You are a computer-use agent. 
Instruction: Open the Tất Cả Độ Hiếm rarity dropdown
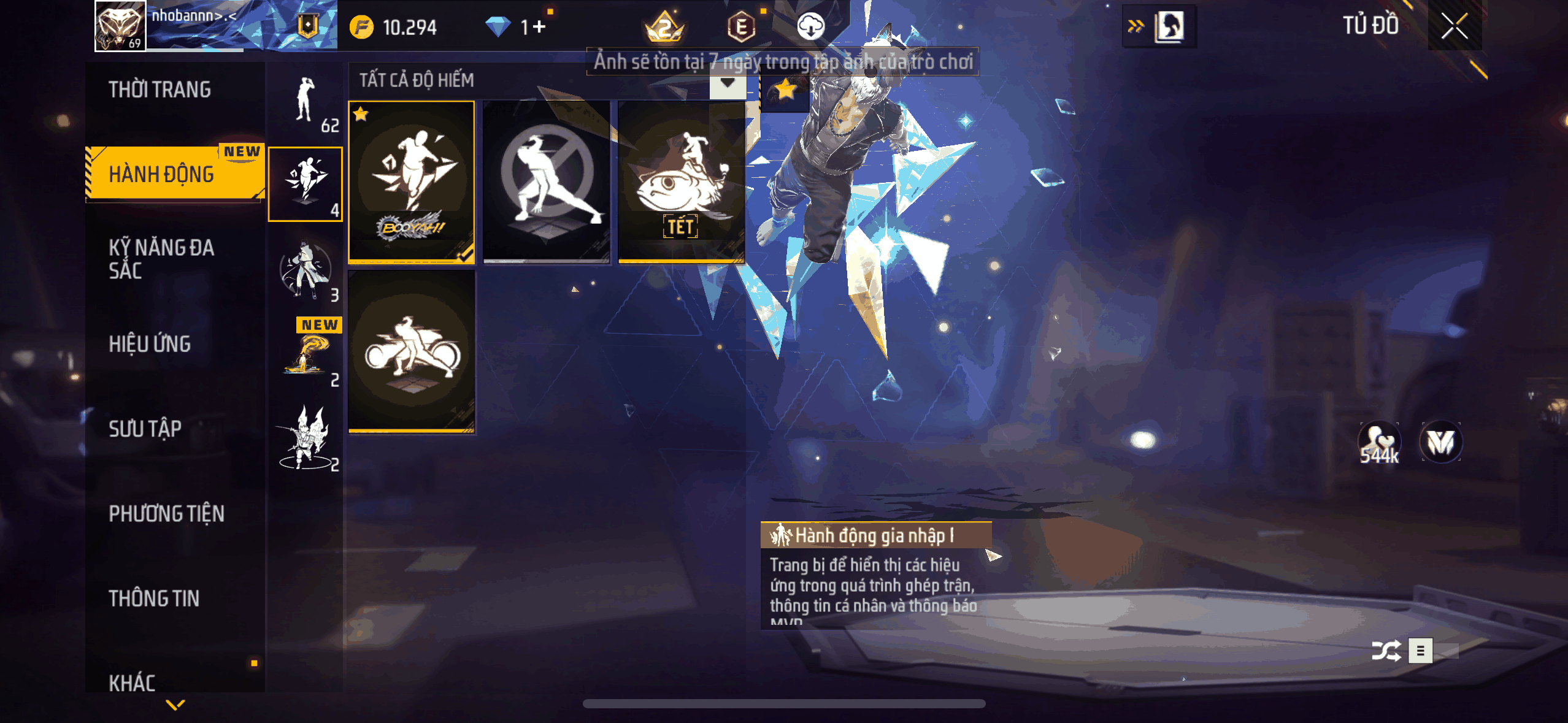click(x=728, y=82)
